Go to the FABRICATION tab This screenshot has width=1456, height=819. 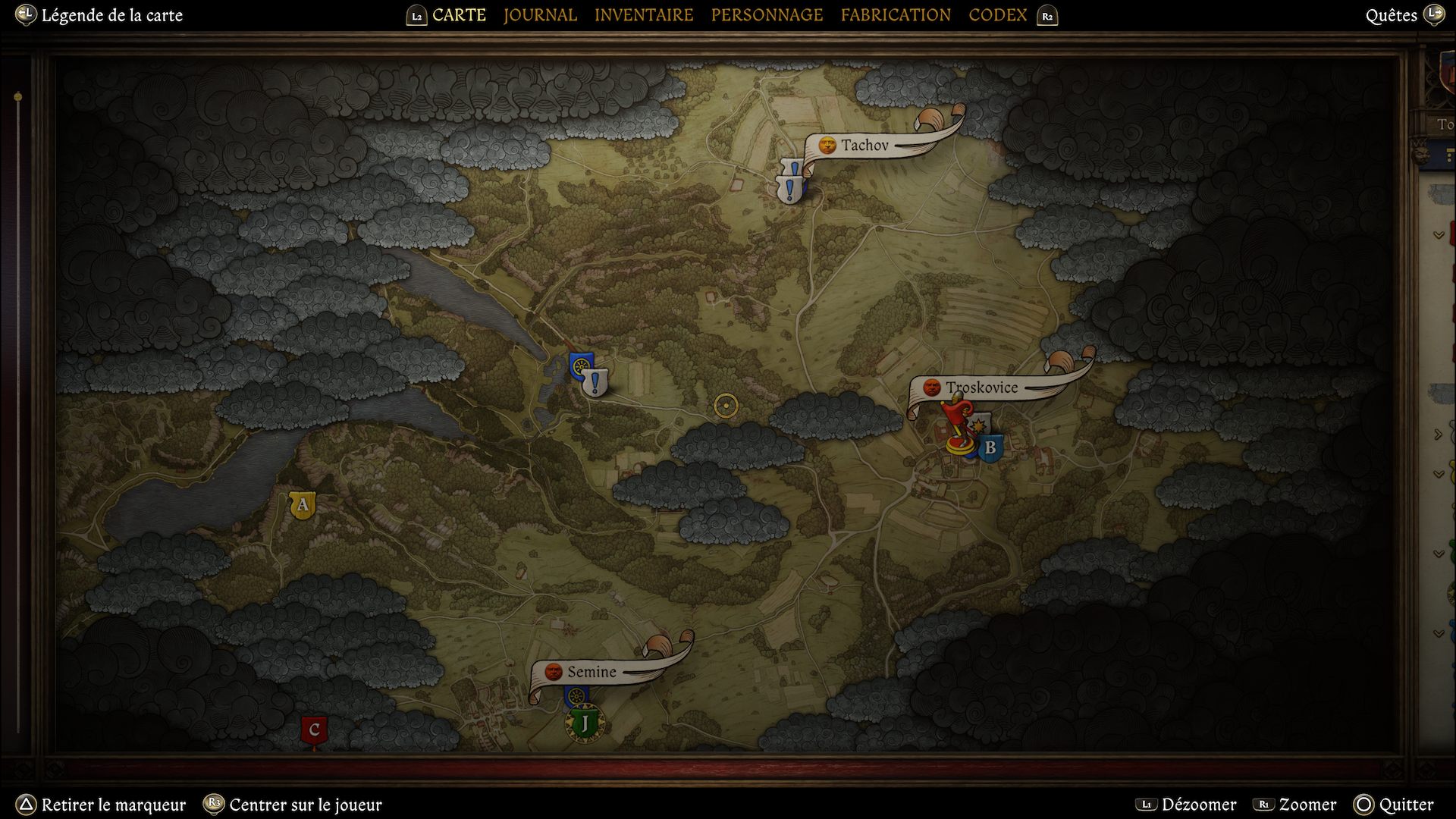896,15
